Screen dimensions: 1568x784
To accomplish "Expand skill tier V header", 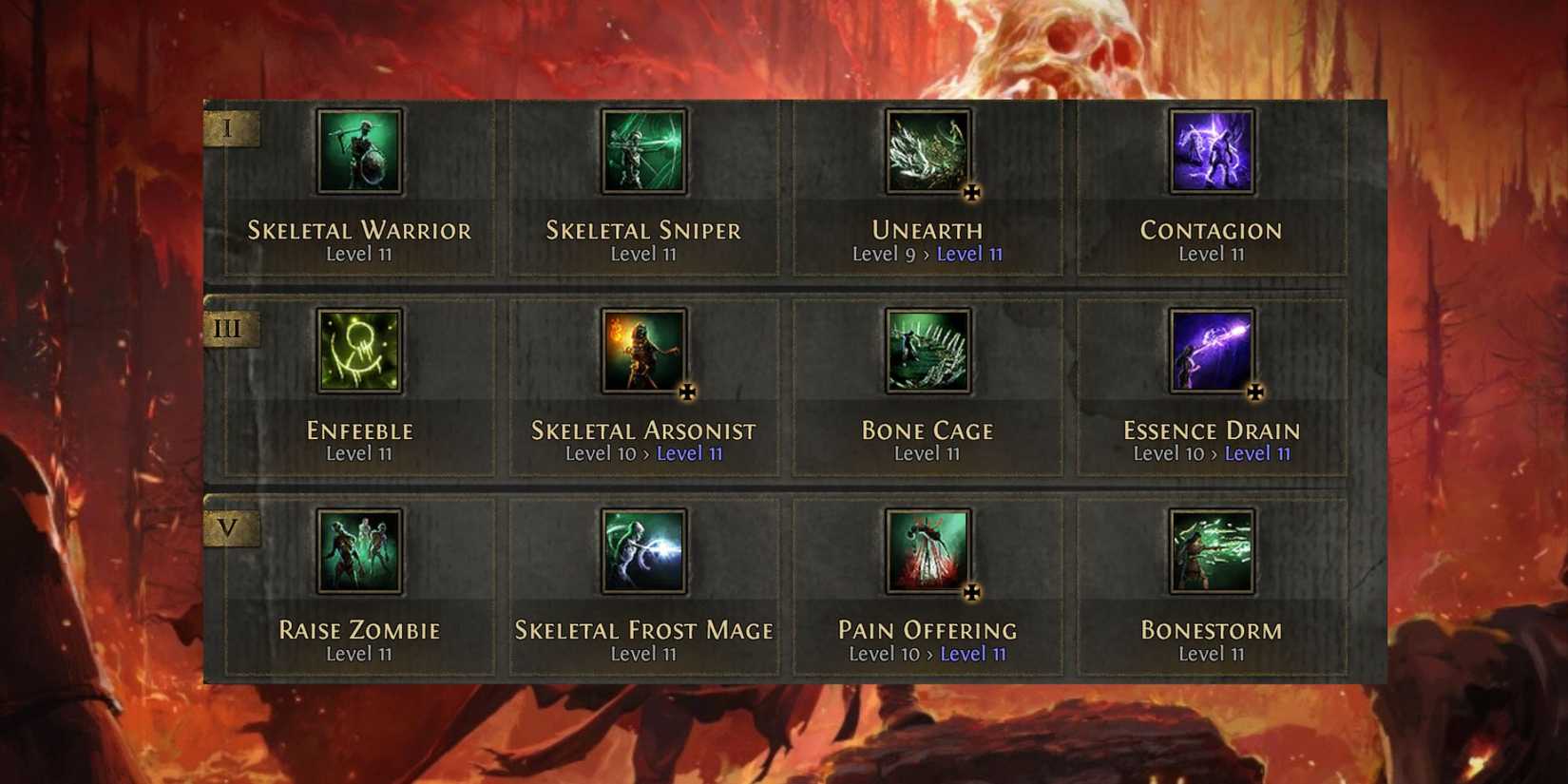I will [229, 528].
